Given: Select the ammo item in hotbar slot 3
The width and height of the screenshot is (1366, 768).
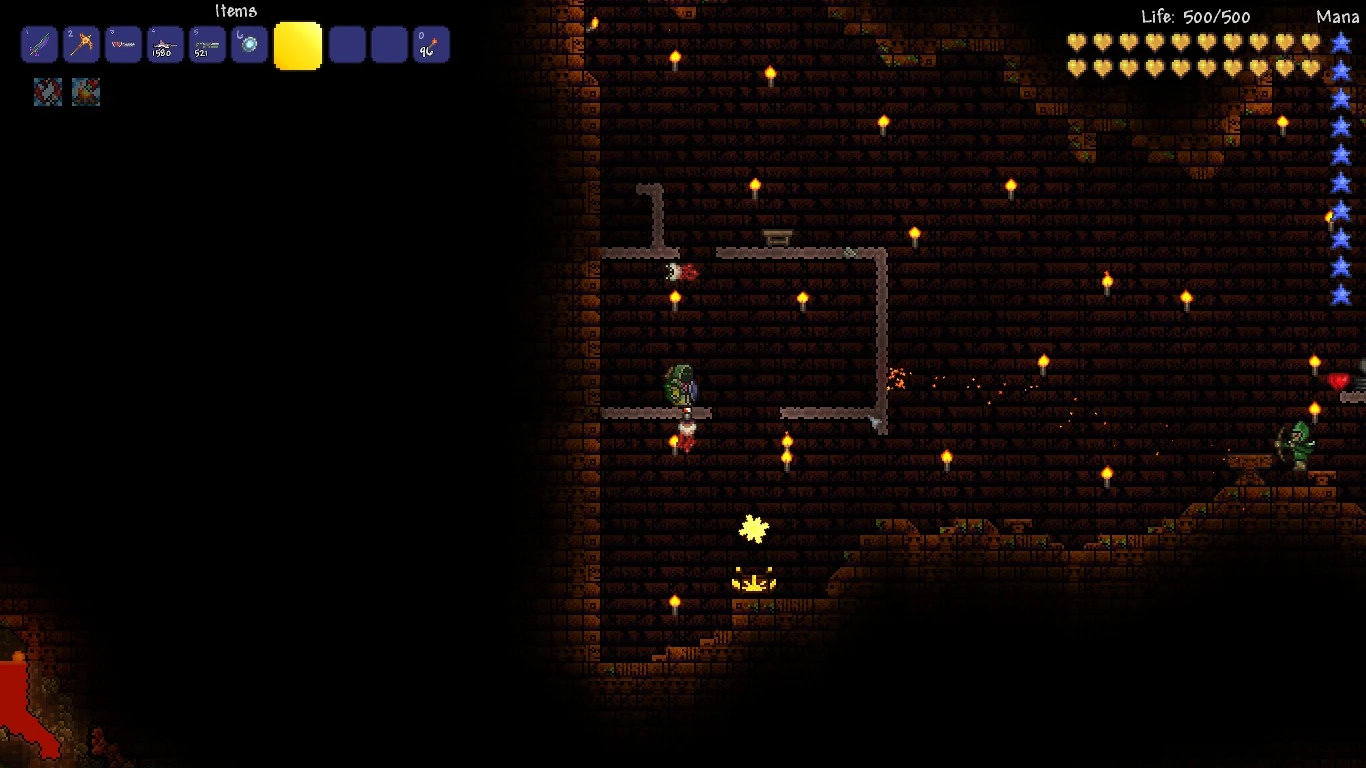Looking at the screenshot, I should click(x=123, y=44).
